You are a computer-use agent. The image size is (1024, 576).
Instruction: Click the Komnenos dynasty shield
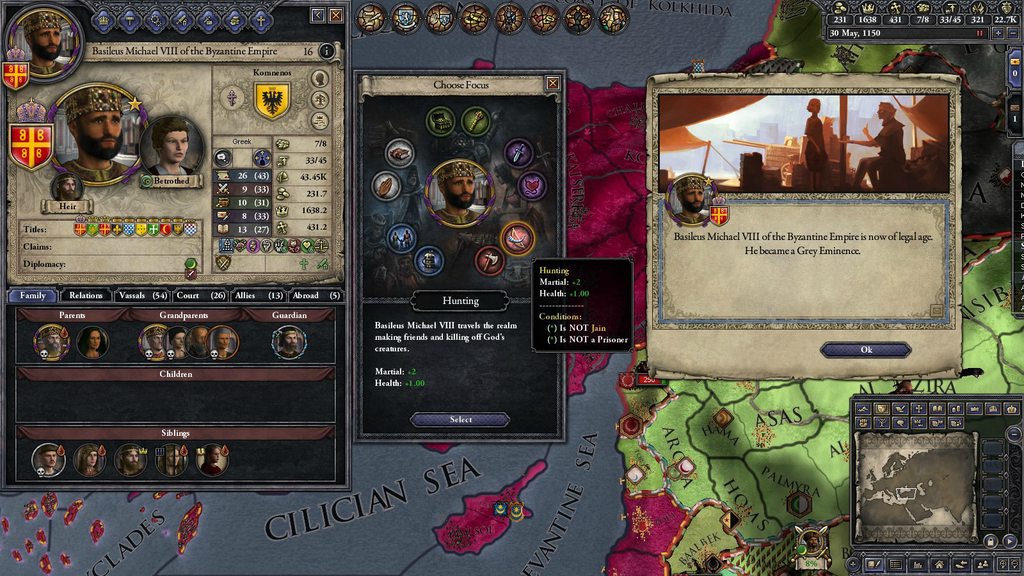click(273, 100)
